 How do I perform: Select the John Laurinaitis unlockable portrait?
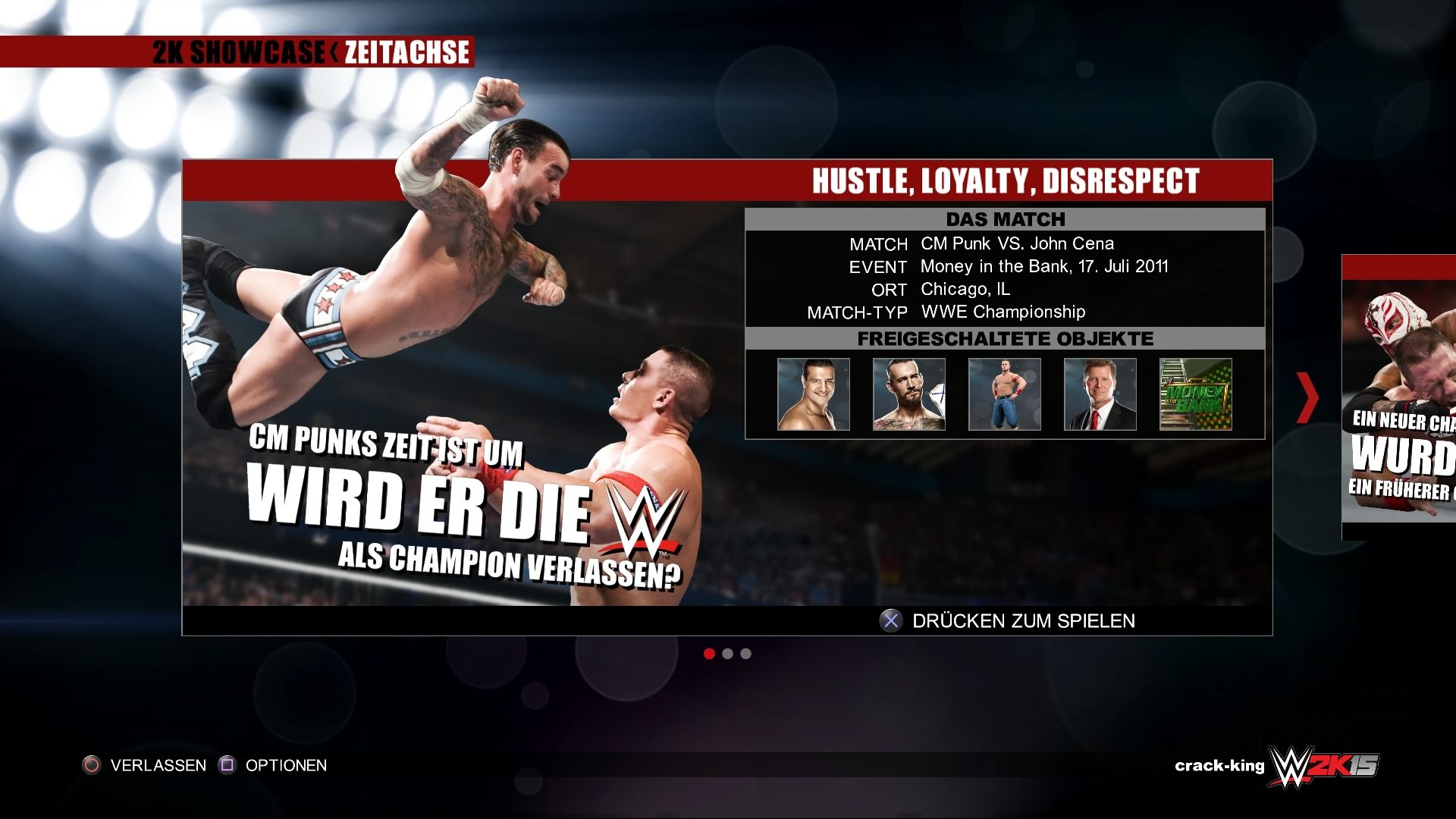[1099, 394]
